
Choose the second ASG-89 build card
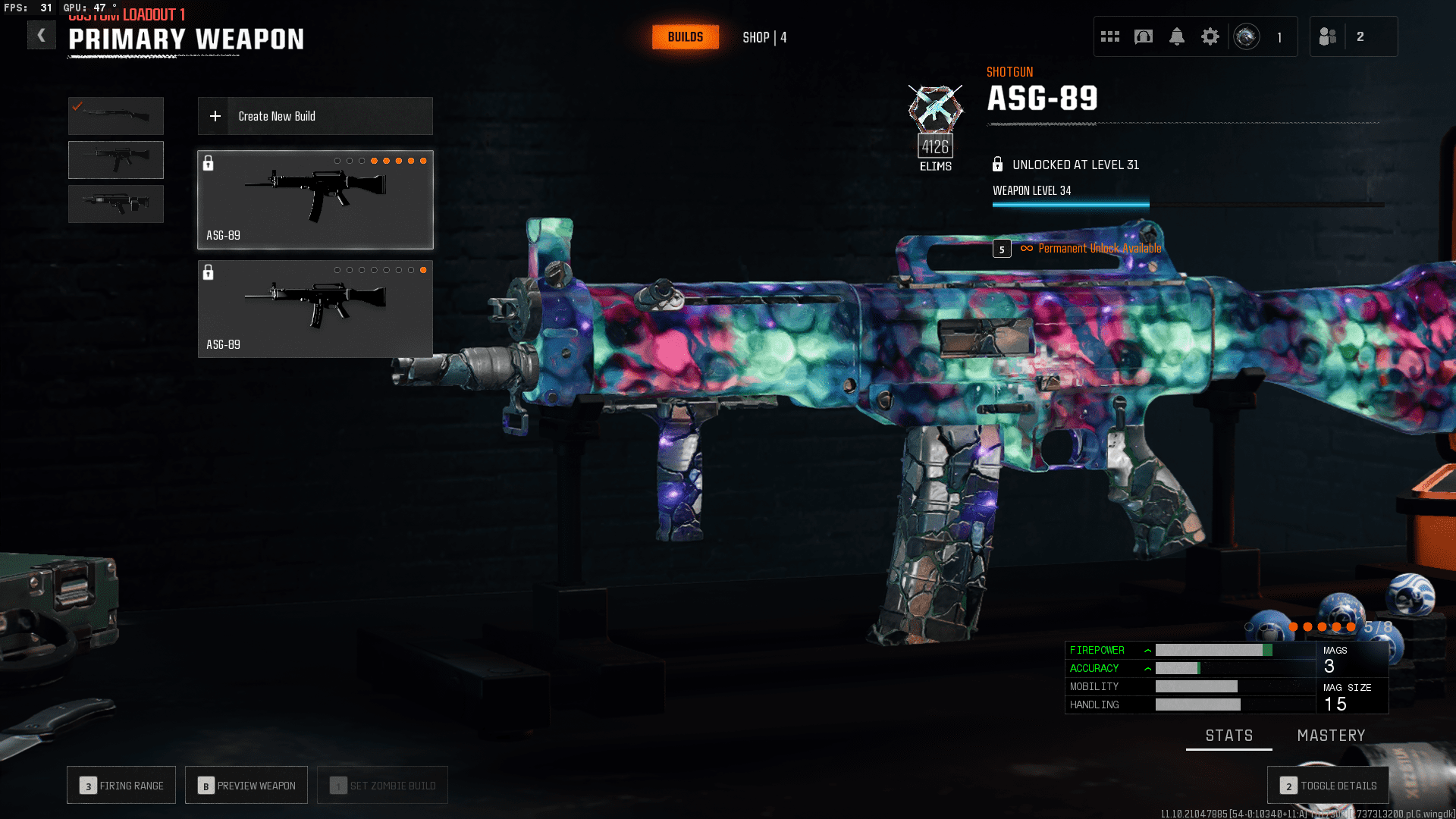[315, 309]
